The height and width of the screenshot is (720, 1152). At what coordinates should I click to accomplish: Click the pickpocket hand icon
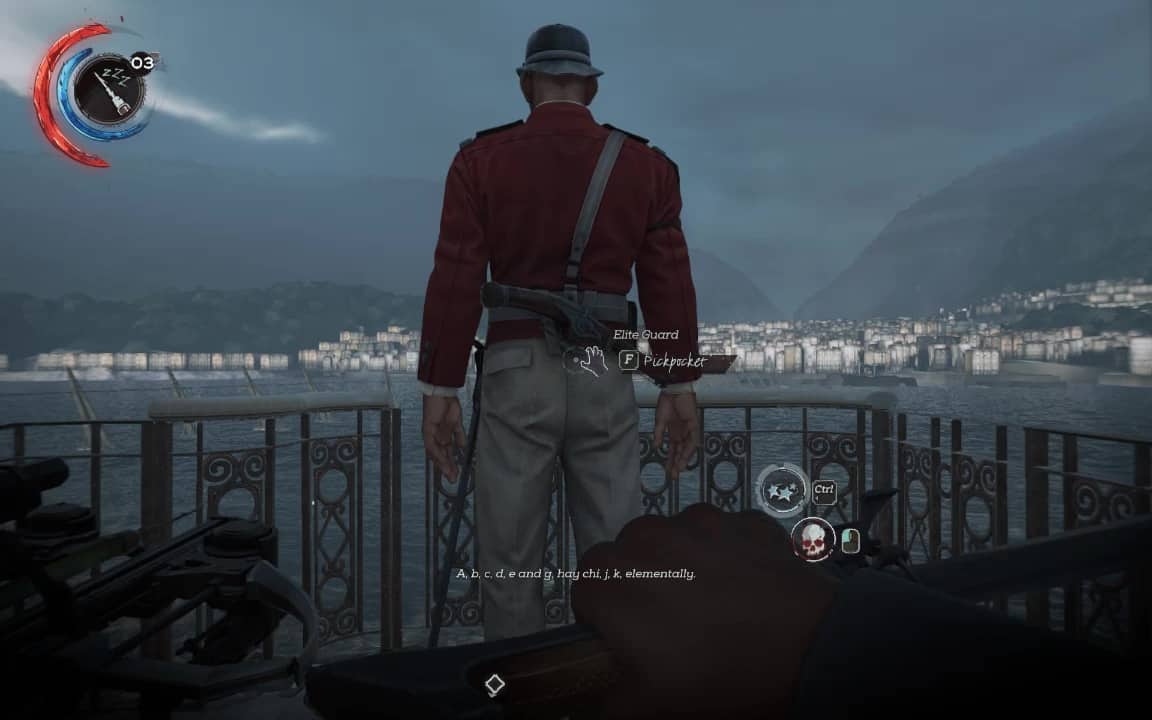pos(587,360)
